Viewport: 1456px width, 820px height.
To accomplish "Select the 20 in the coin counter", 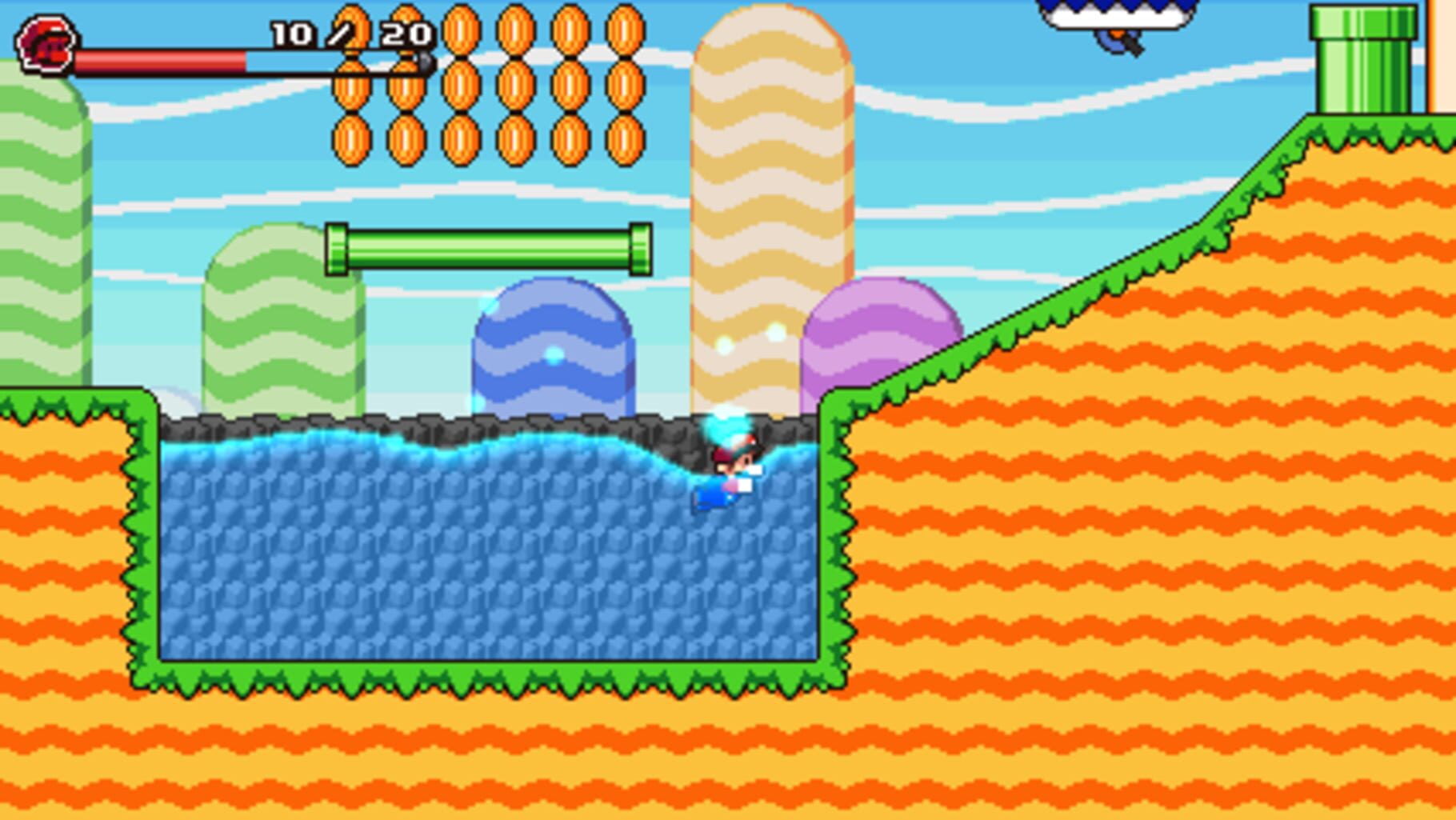I will coord(404,34).
